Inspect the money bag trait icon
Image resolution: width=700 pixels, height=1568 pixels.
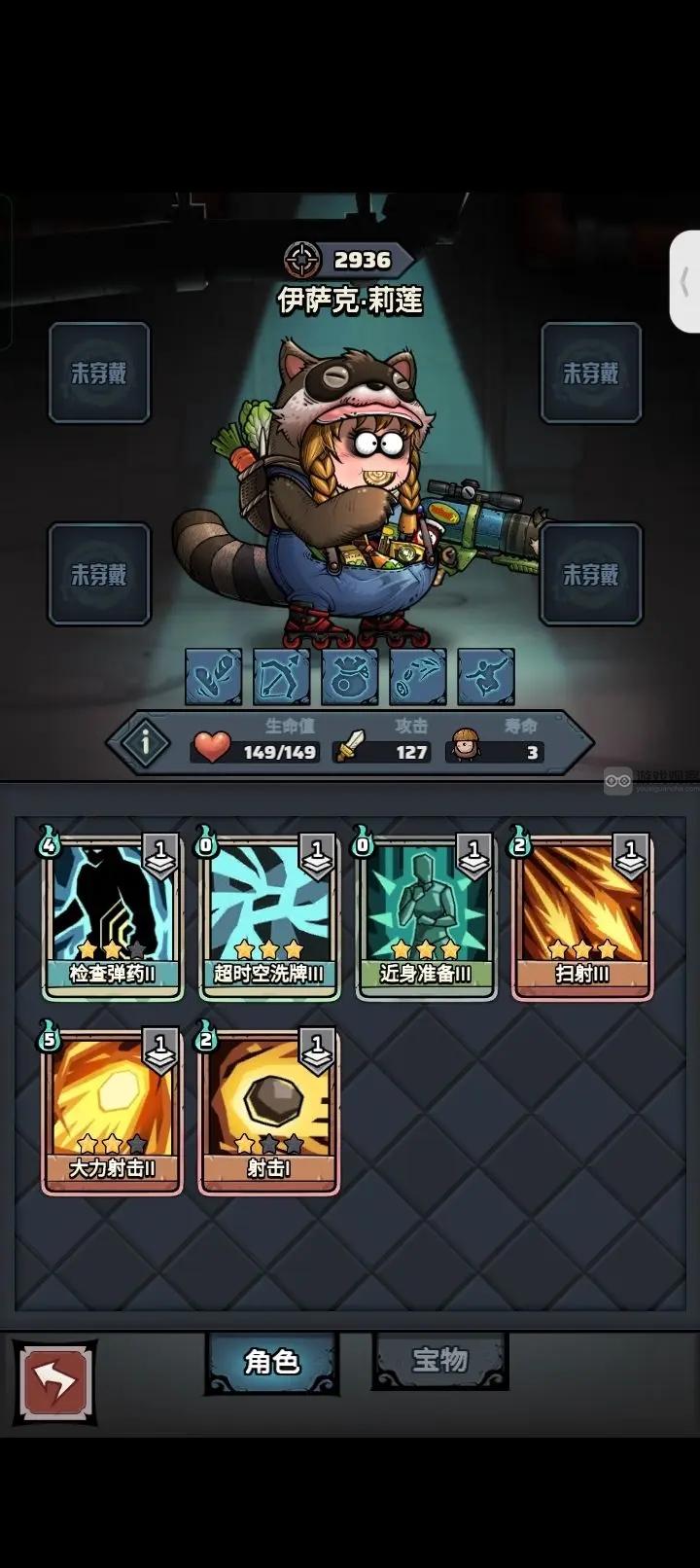(349, 676)
